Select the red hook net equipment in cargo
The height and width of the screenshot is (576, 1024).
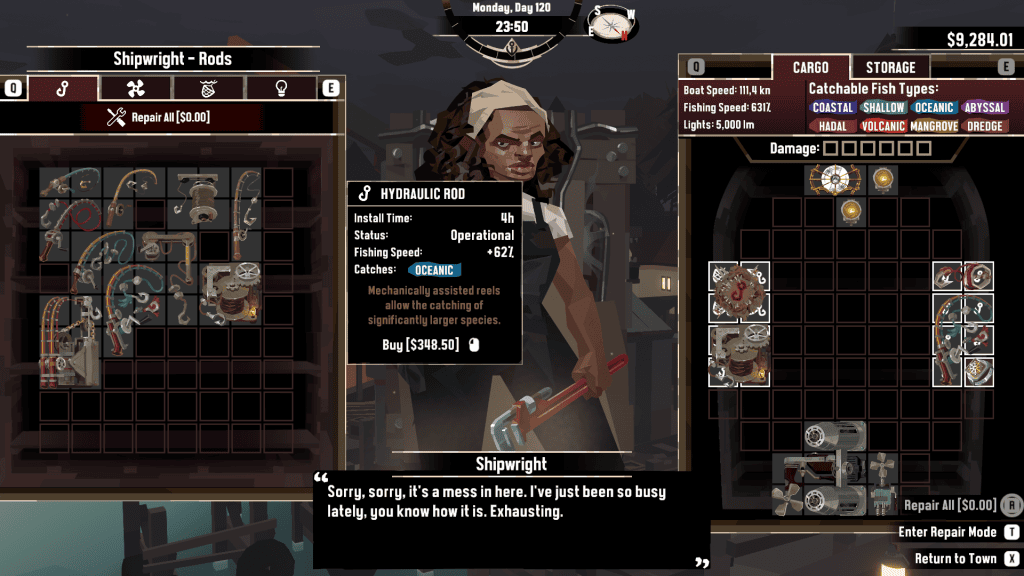[x=739, y=292]
